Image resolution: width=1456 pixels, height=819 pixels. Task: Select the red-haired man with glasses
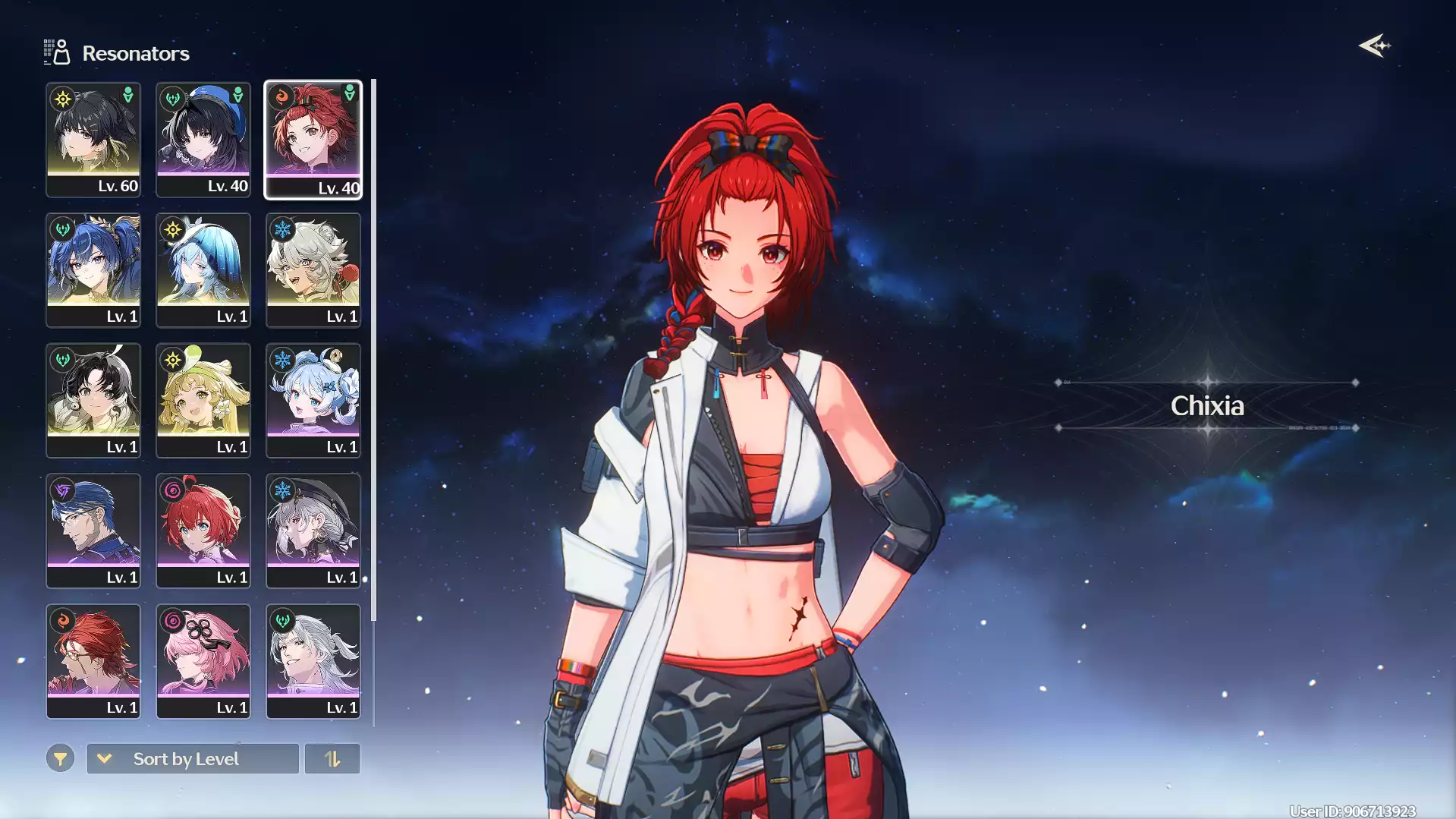(x=93, y=661)
